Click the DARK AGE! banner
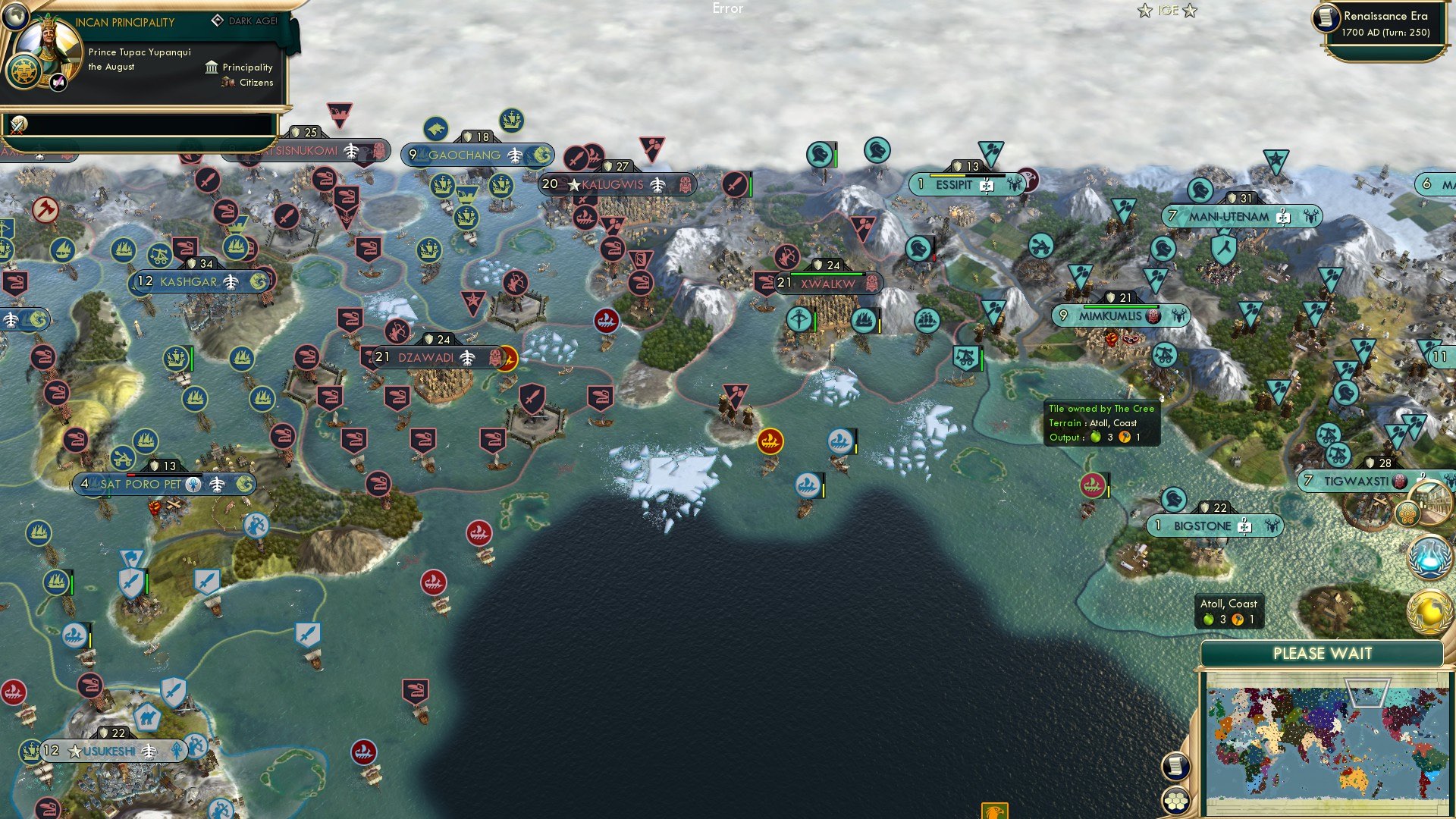The height and width of the screenshot is (819, 1456). click(253, 21)
